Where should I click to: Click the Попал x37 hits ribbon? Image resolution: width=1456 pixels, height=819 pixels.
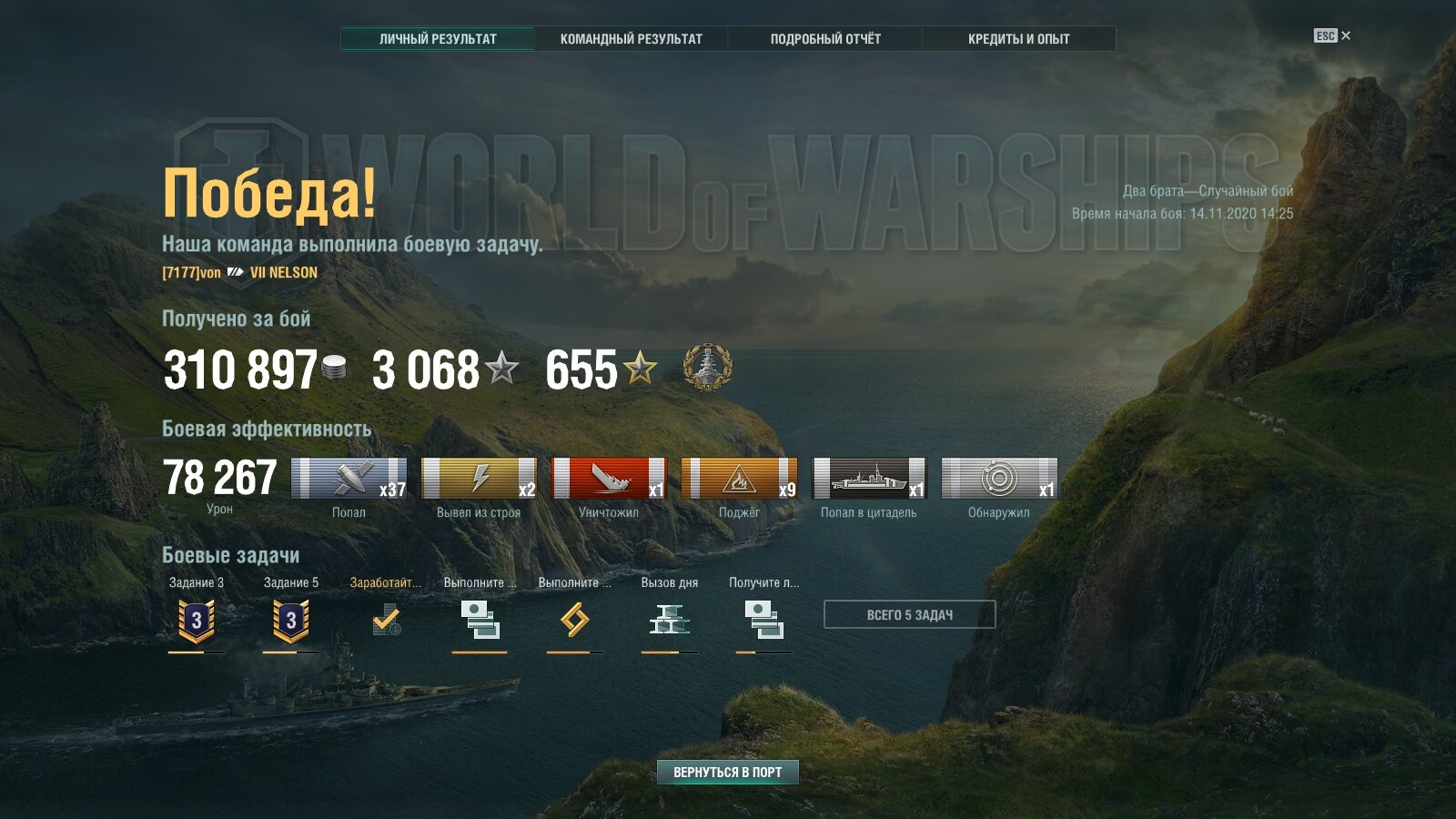point(349,479)
